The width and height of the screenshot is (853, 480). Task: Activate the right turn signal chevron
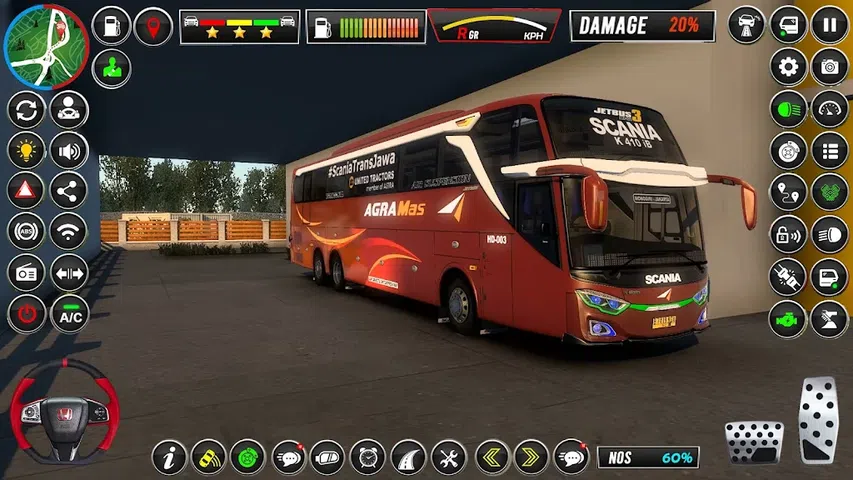click(531, 457)
